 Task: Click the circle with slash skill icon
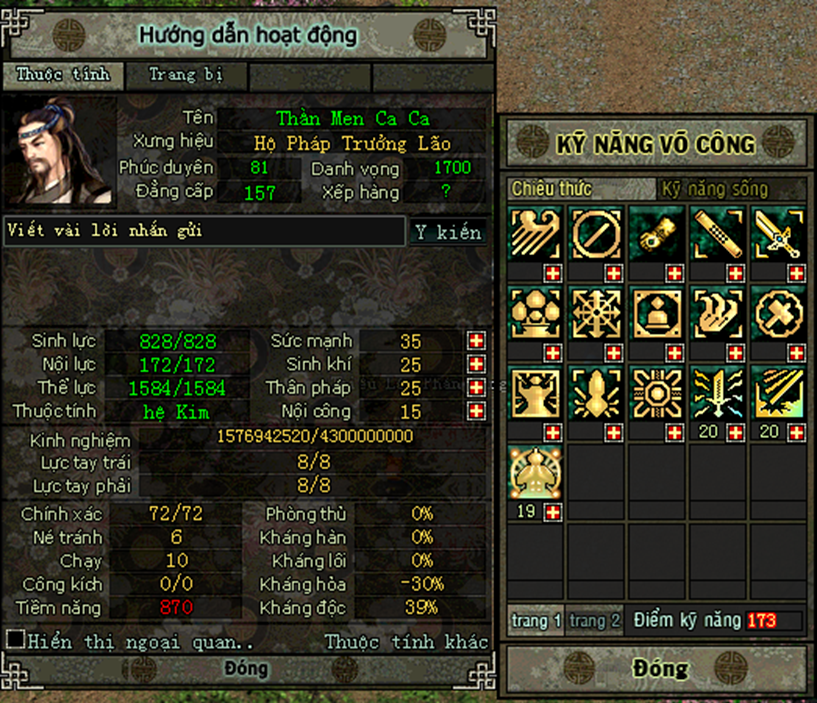click(596, 233)
